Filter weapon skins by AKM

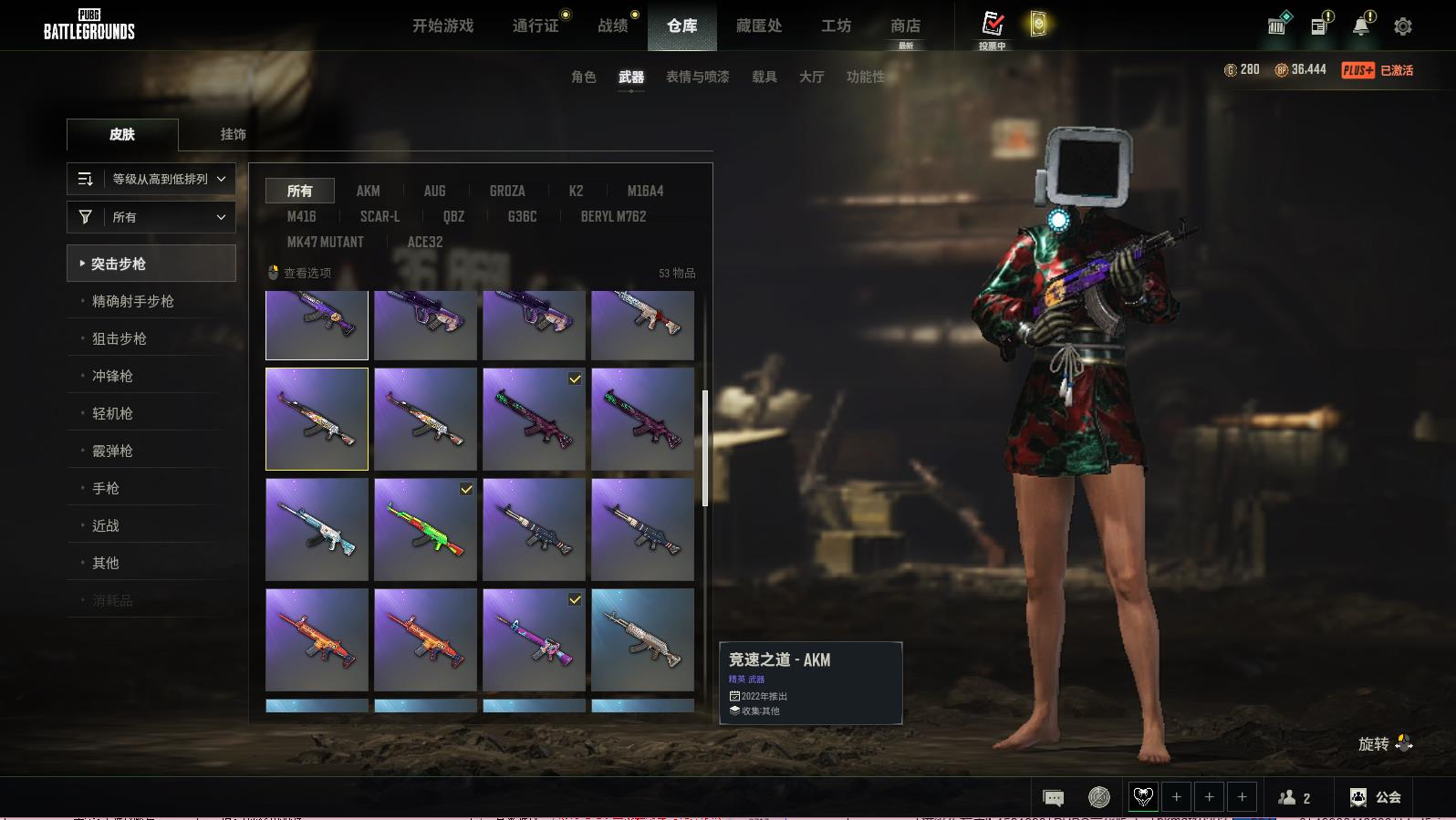pyautogui.click(x=368, y=191)
